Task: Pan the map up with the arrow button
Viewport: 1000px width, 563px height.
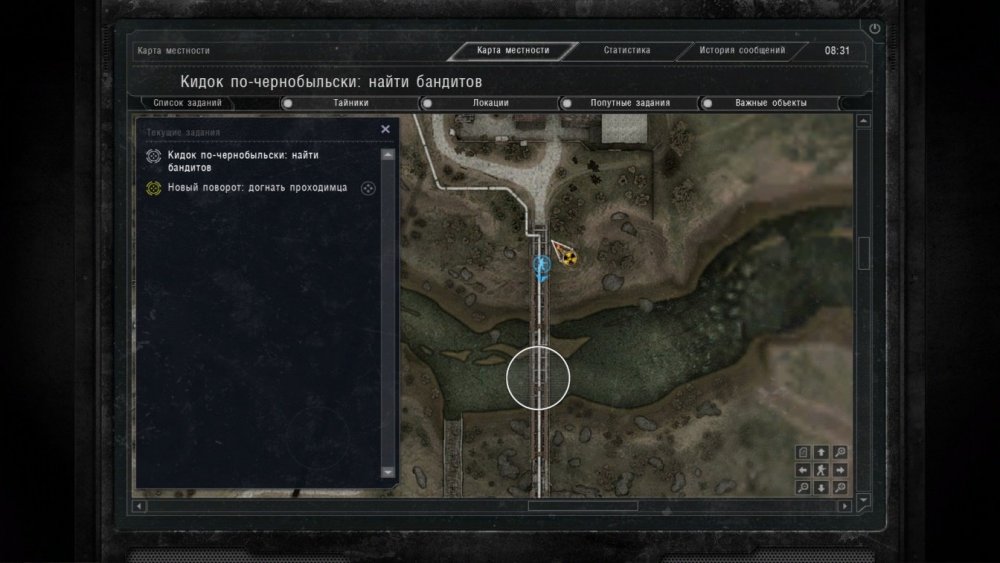Action: click(821, 452)
